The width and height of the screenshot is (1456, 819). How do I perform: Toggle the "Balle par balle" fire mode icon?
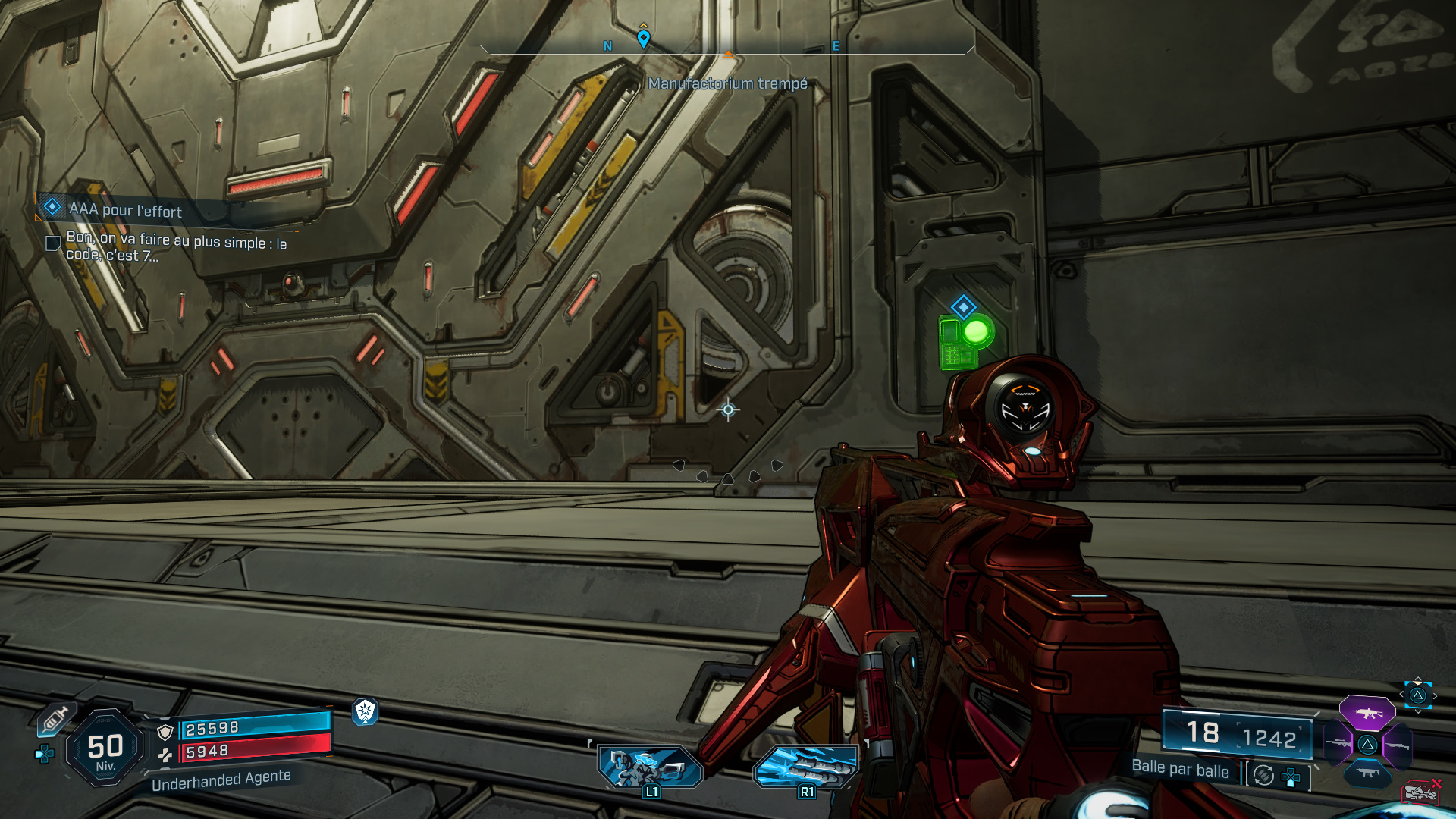tap(1263, 775)
